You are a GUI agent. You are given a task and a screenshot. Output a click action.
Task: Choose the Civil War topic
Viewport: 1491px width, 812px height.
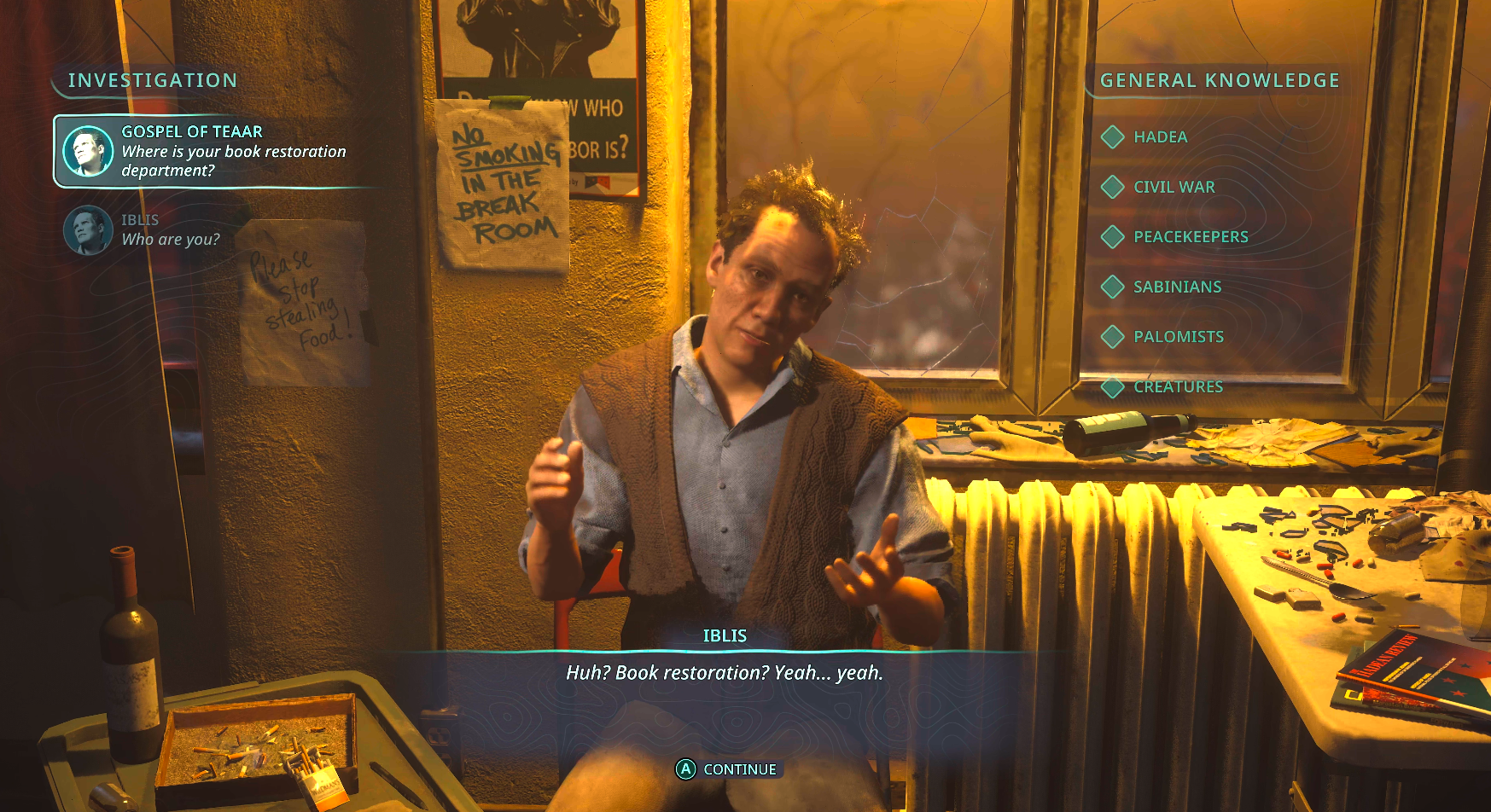click(1173, 187)
